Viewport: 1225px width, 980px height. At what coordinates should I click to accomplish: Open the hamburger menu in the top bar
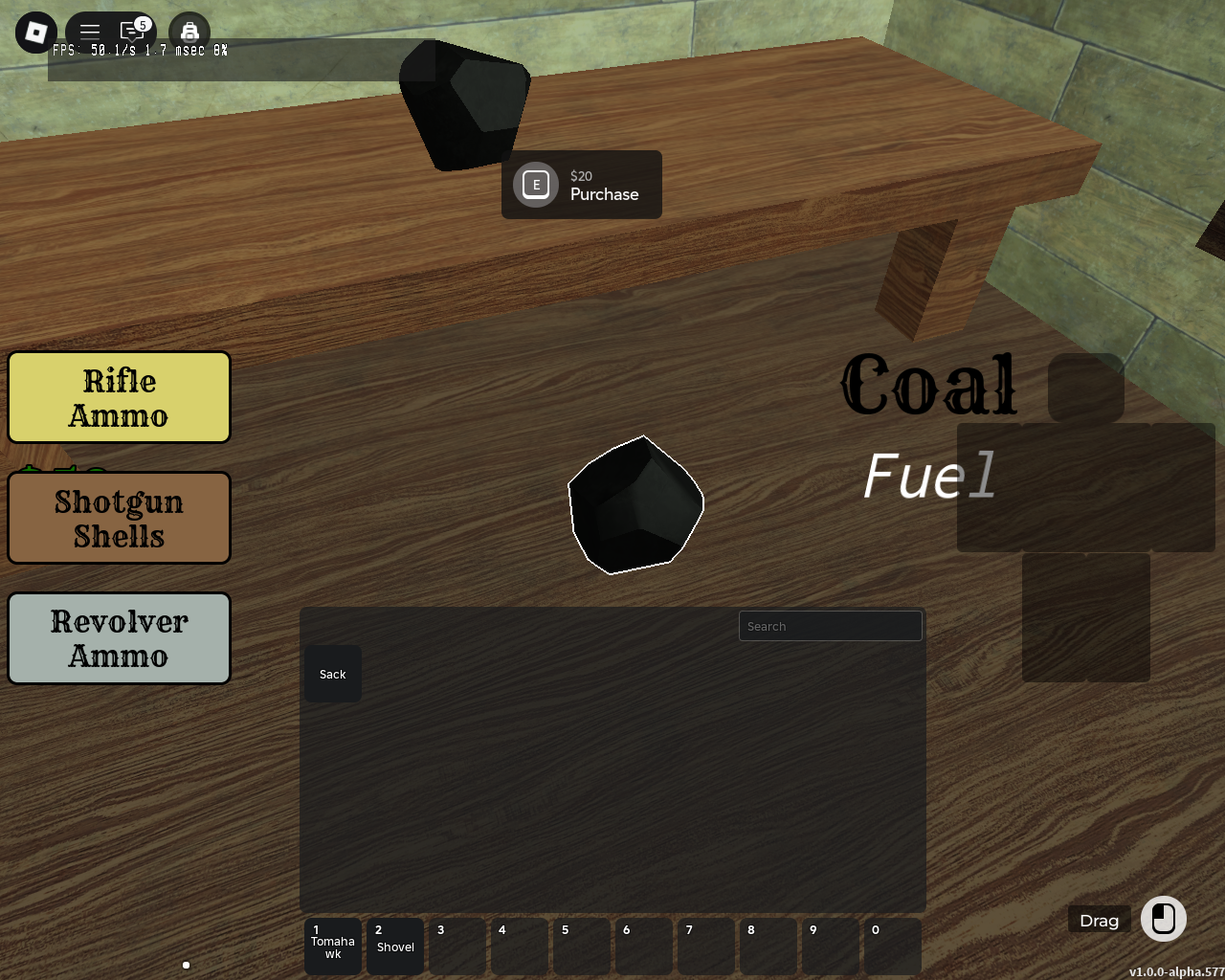pyautogui.click(x=90, y=32)
